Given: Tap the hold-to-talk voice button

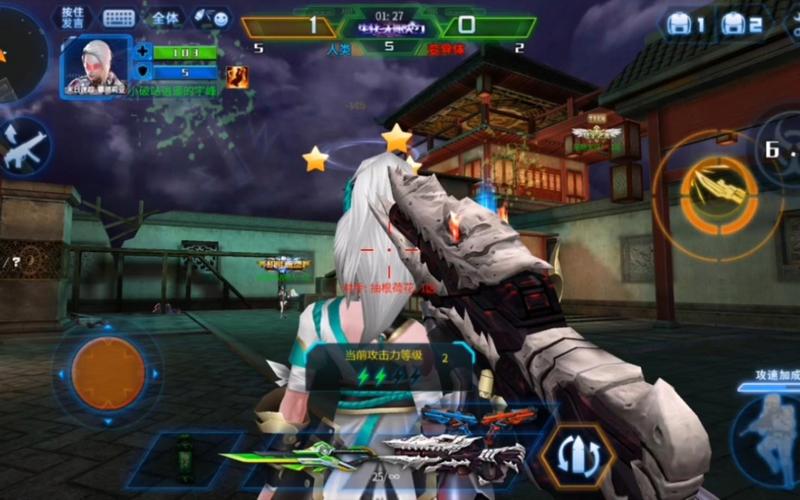Looking at the screenshot, I should pyautogui.click(x=72, y=17).
